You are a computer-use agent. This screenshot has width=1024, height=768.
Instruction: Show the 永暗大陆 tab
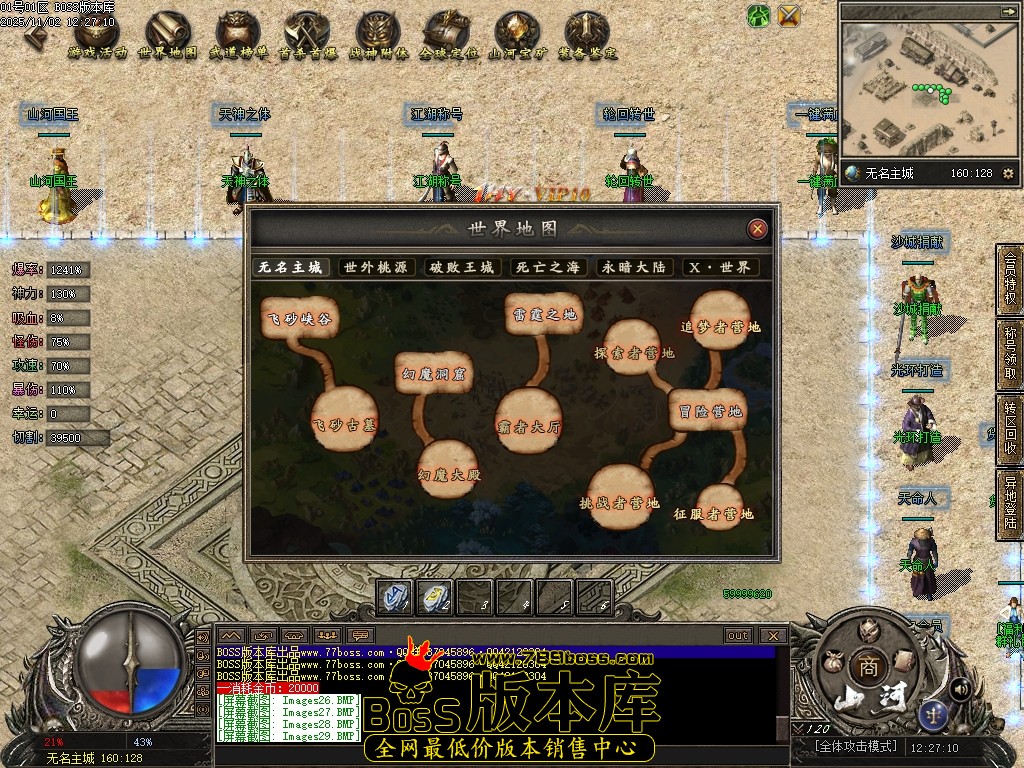point(632,268)
